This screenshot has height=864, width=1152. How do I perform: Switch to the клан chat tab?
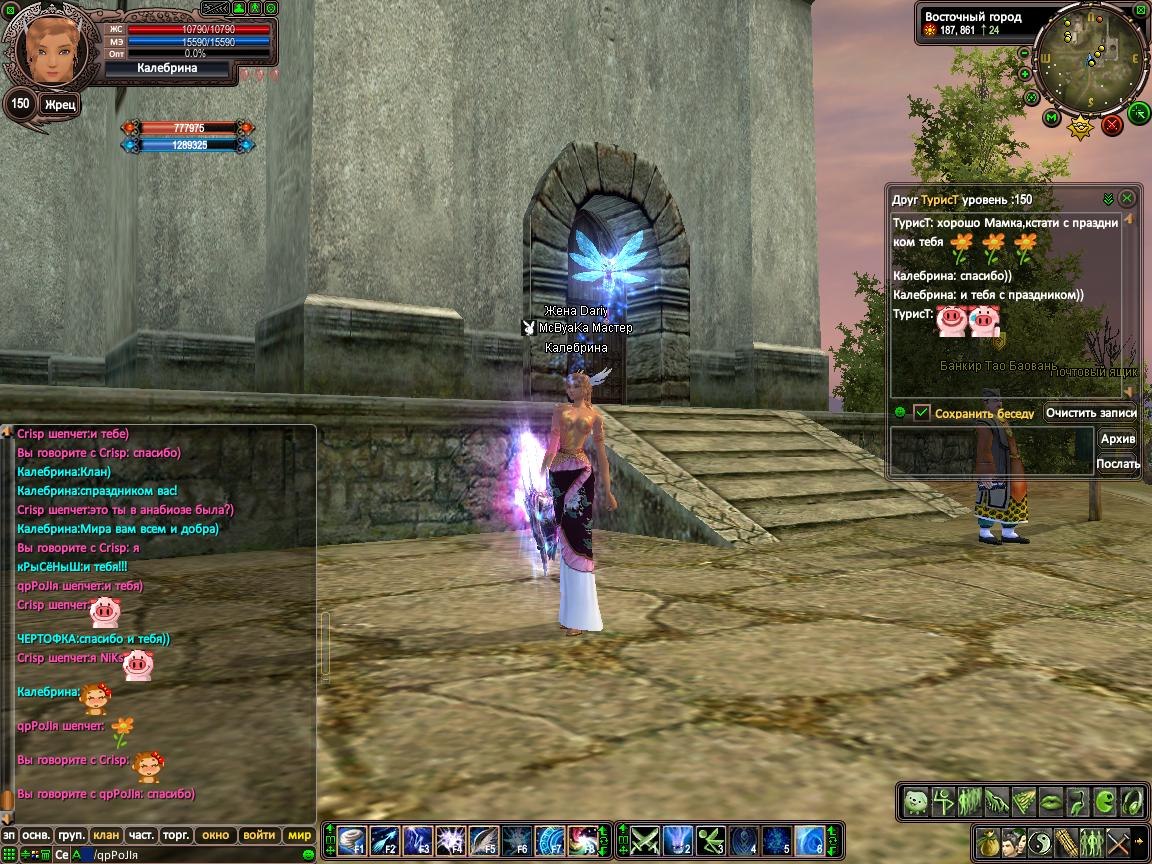point(106,835)
